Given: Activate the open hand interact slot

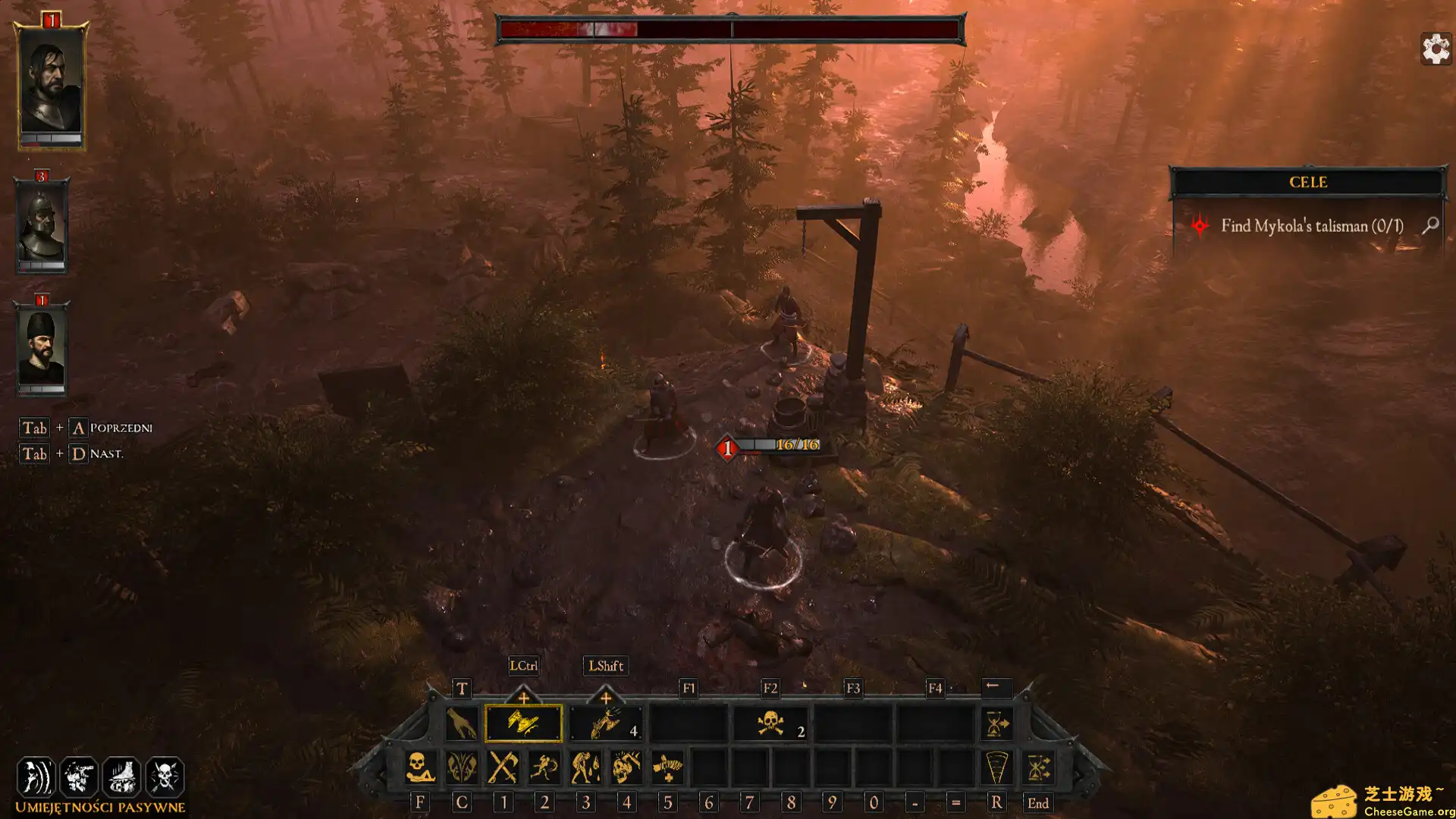Looking at the screenshot, I should pos(461,723).
